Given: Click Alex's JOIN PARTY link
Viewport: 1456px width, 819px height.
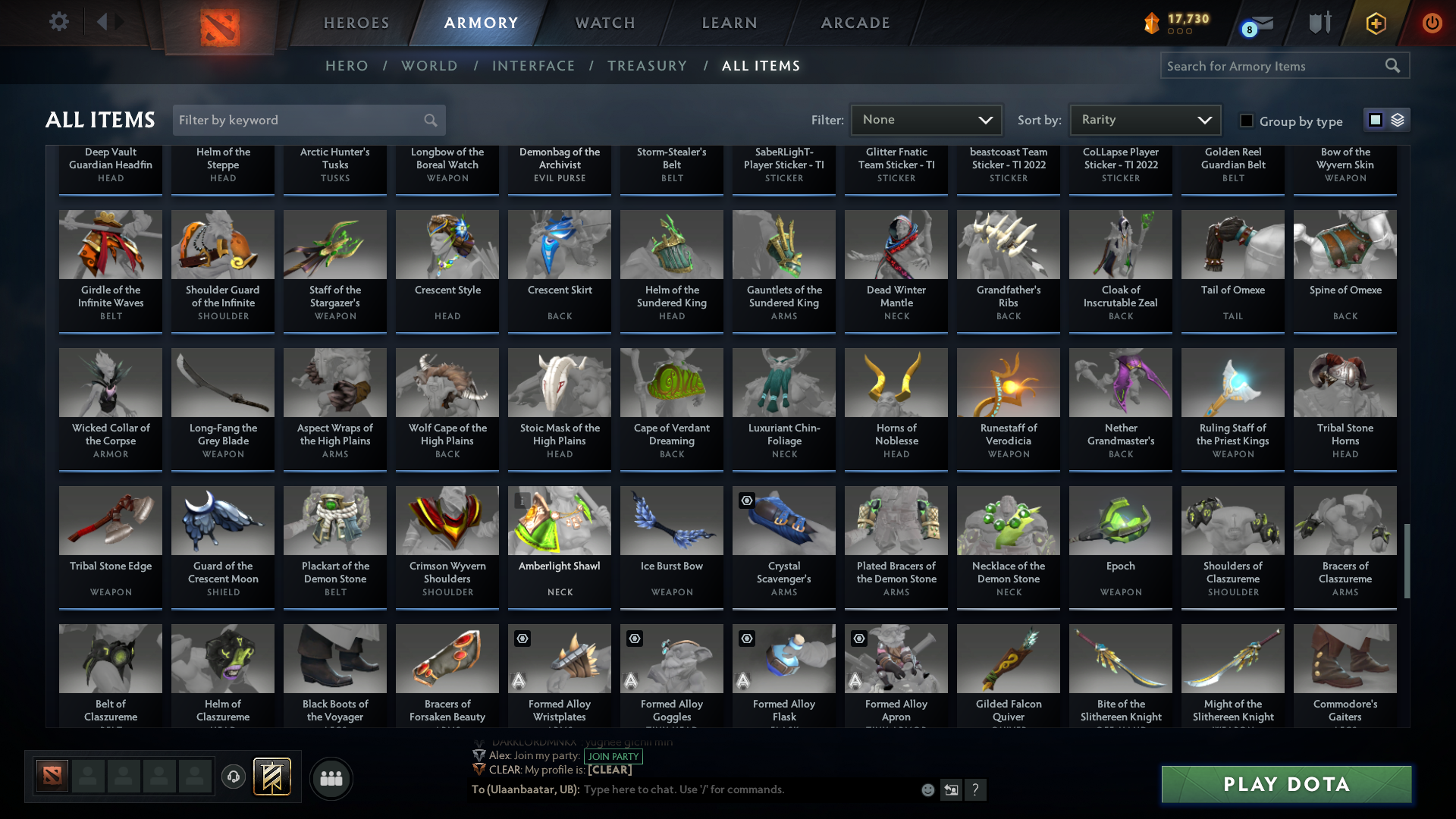Looking at the screenshot, I should pyautogui.click(x=613, y=756).
